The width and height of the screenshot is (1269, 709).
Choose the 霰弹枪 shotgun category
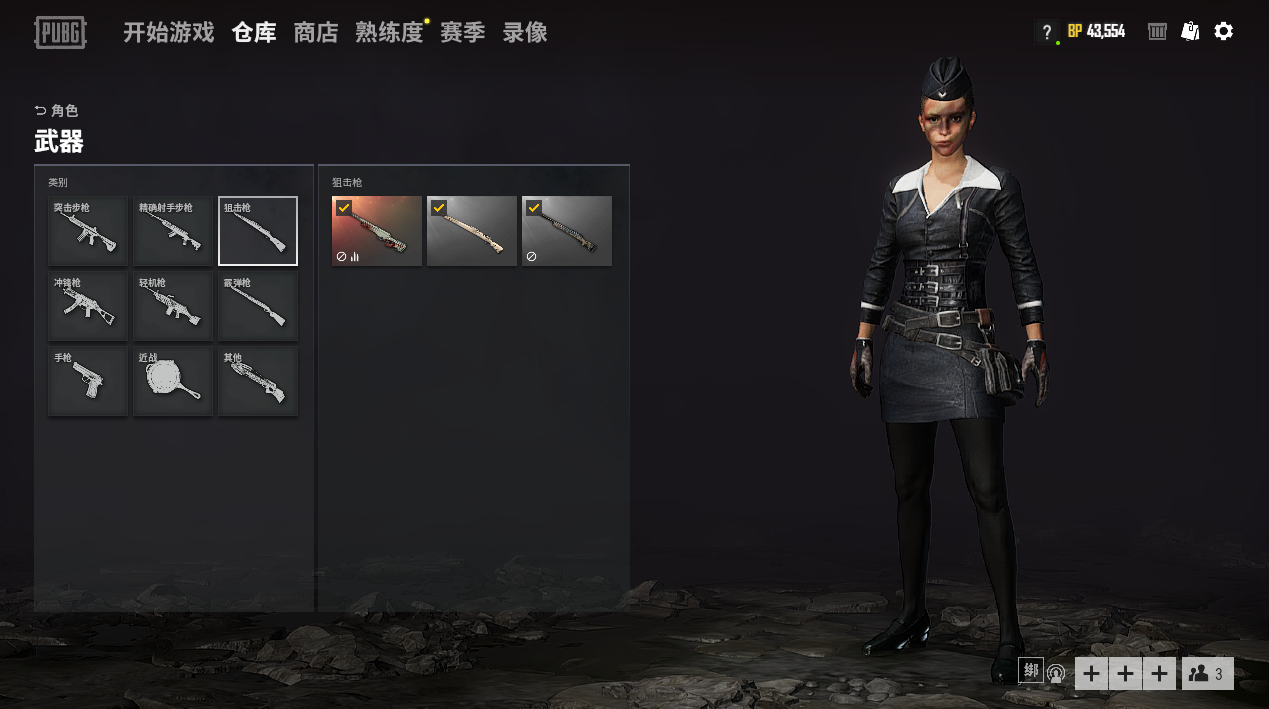click(258, 306)
